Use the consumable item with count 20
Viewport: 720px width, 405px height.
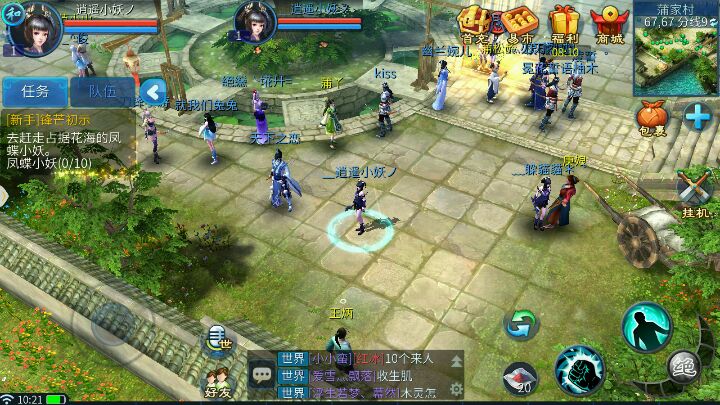point(520,378)
